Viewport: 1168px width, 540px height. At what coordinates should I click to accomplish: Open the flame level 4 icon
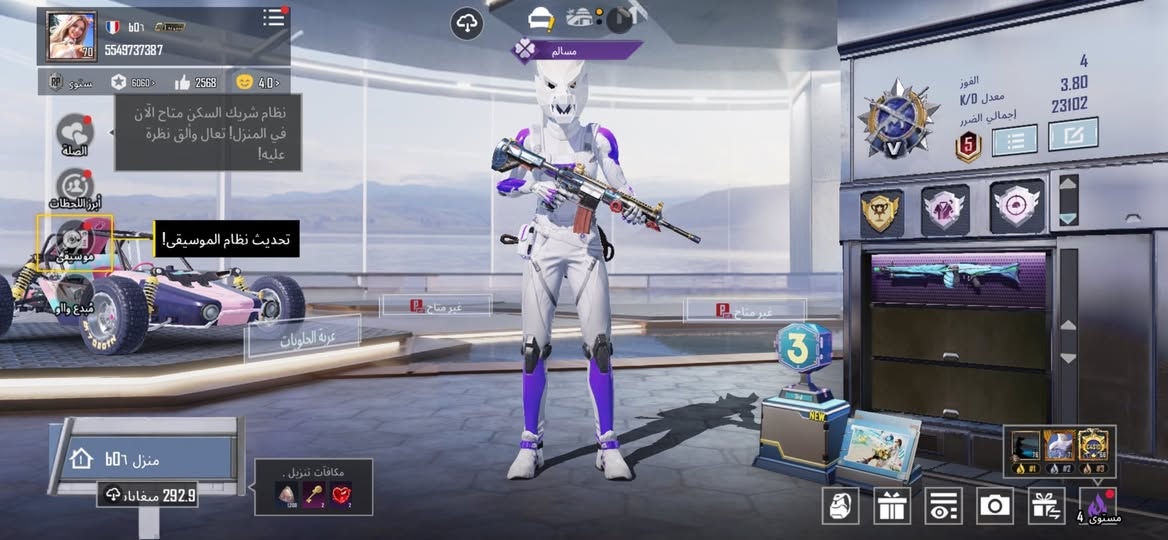[x=1098, y=506]
